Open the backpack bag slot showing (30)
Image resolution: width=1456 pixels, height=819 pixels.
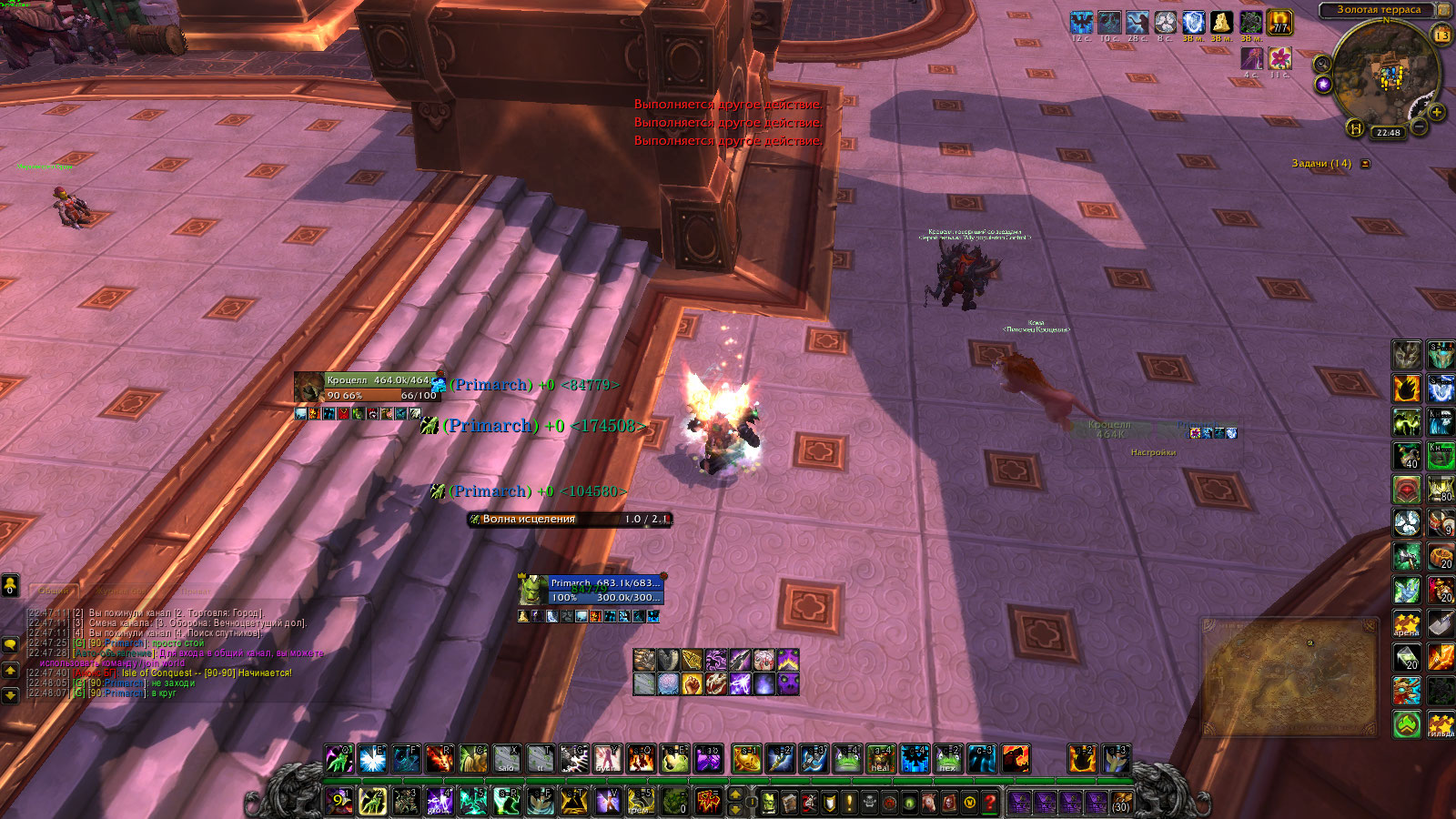coord(1121,803)
